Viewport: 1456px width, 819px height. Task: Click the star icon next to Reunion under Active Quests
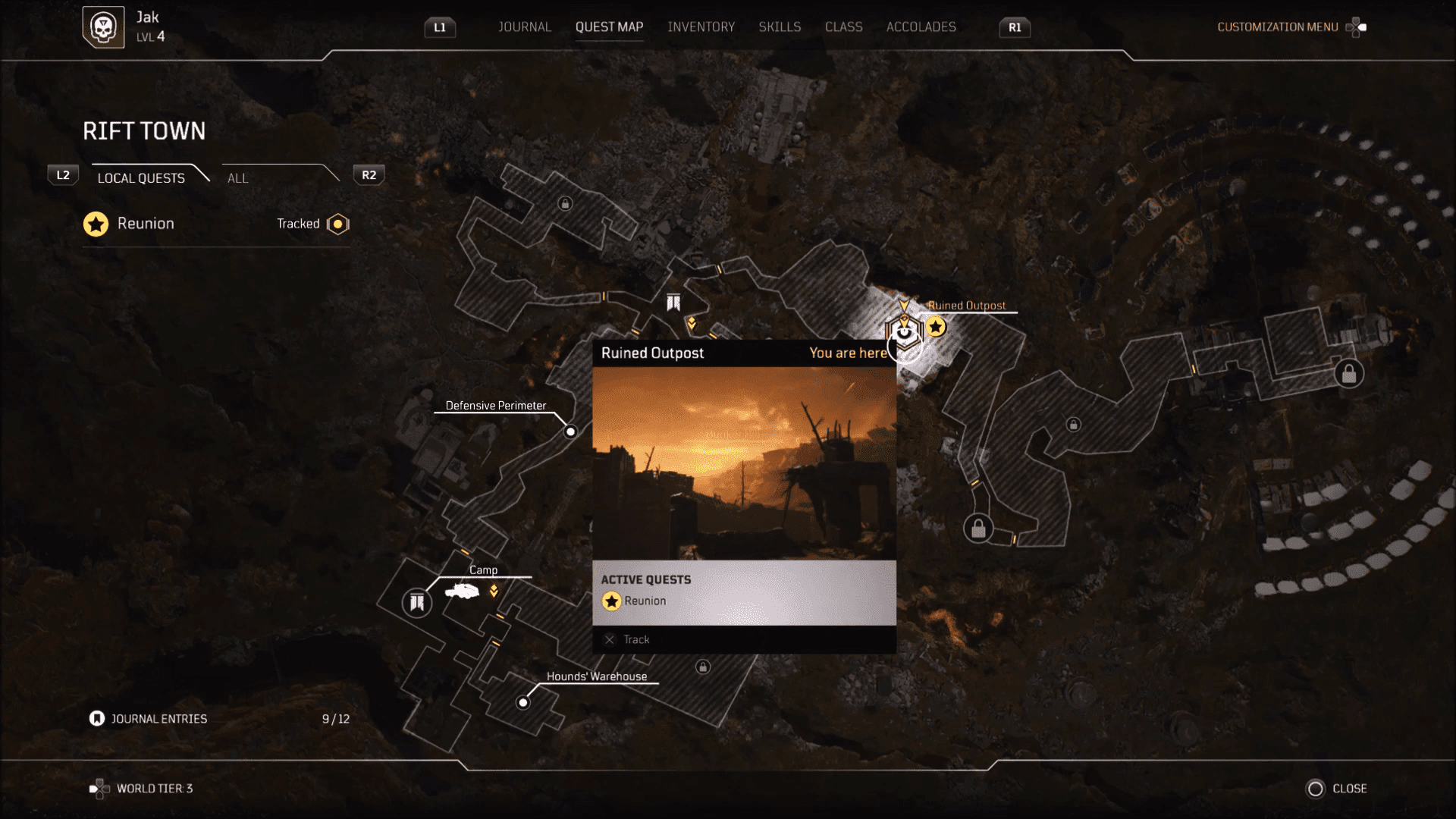(x=611, y=601)
